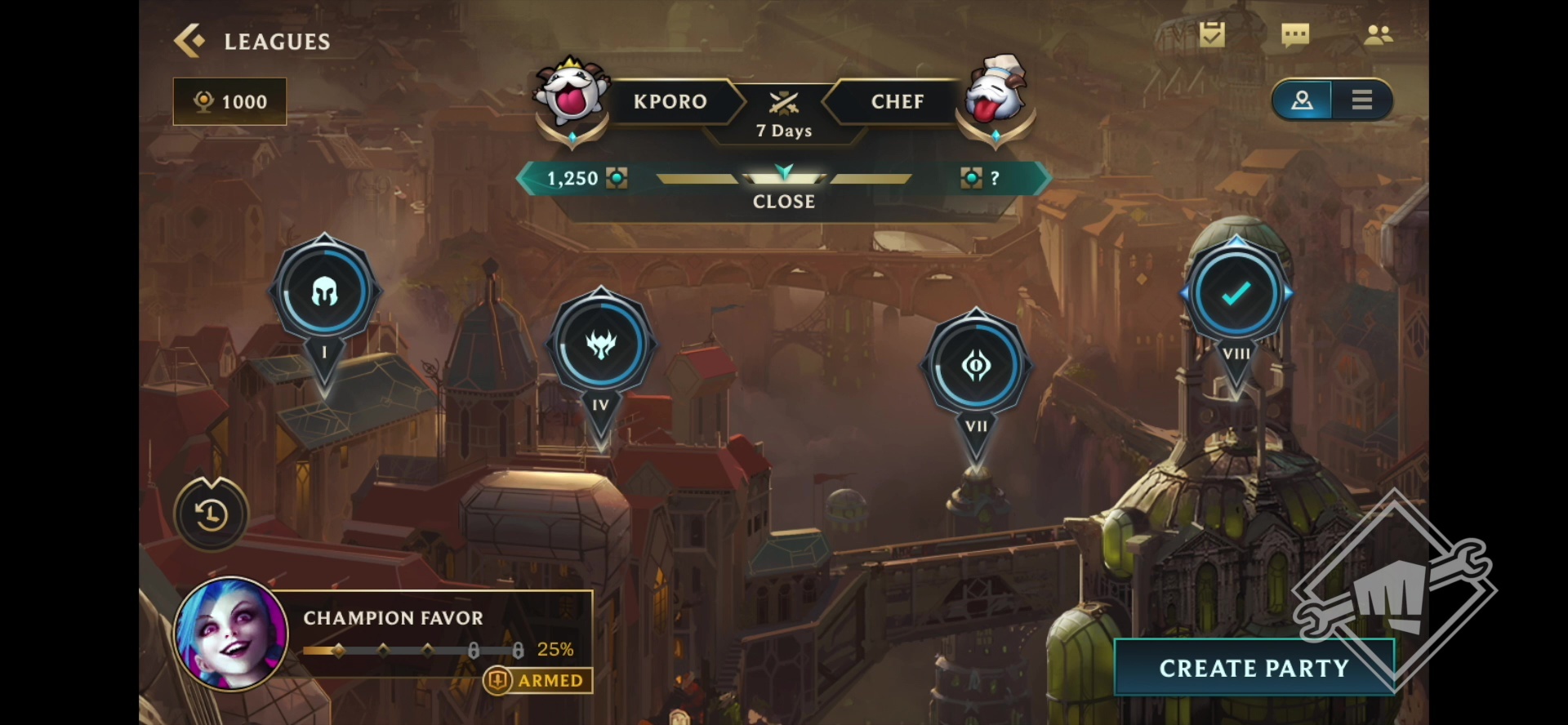Select the league IV crown node
1568x725 pixels.
601,345
